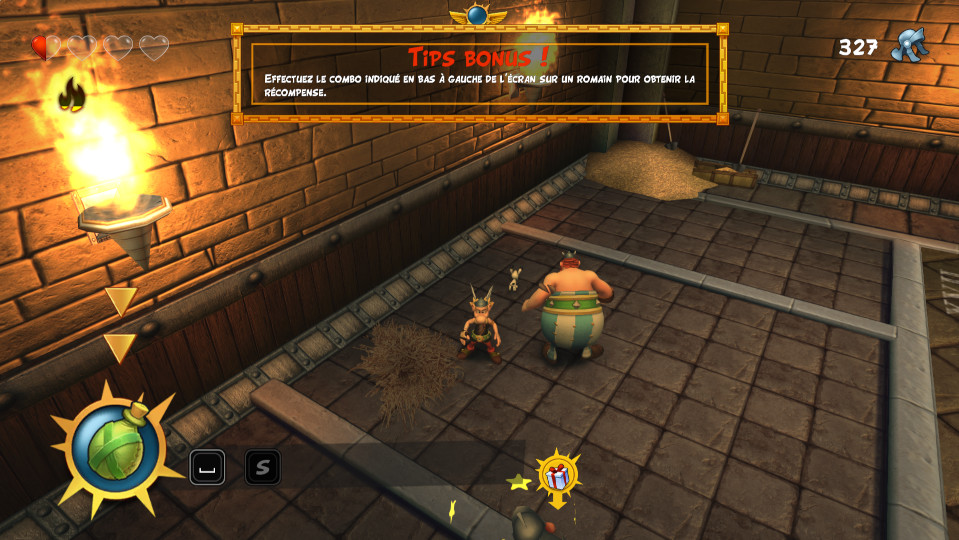Click the black flame icon under the hearts
The width and height of the screenshot is (959, 540).
(x=71, y=95)
